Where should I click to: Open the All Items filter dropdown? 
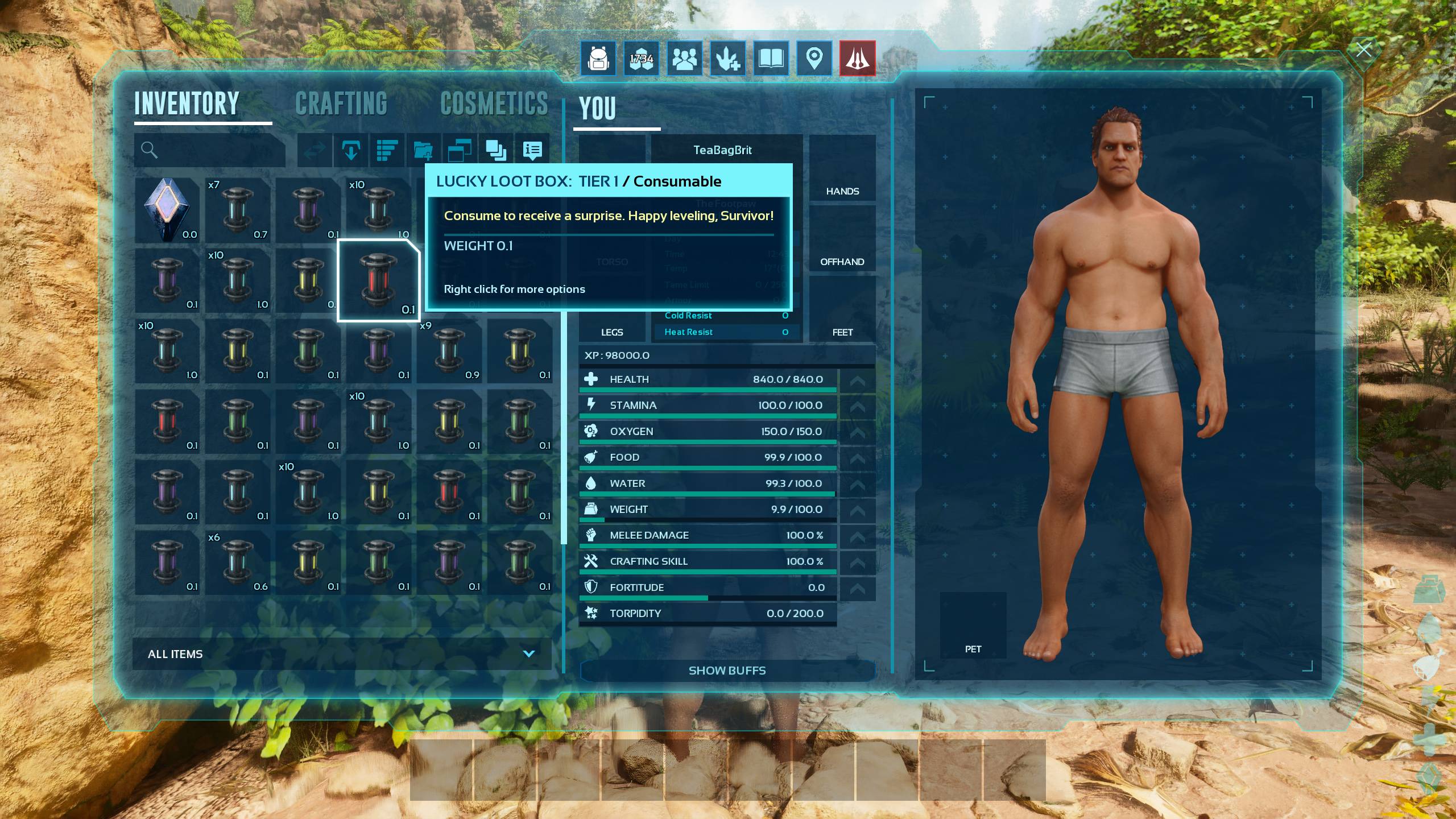(341, 654)
